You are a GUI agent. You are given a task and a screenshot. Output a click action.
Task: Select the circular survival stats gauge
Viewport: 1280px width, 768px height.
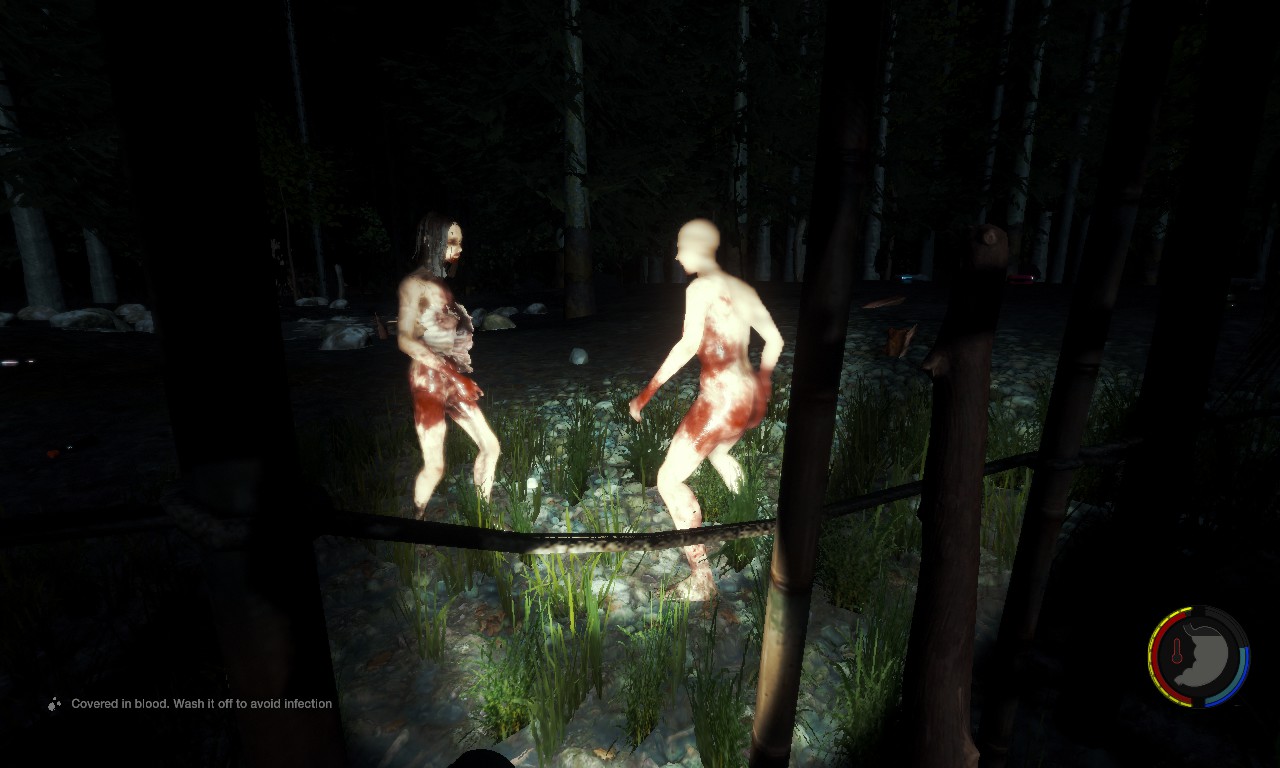[1198, 657]
